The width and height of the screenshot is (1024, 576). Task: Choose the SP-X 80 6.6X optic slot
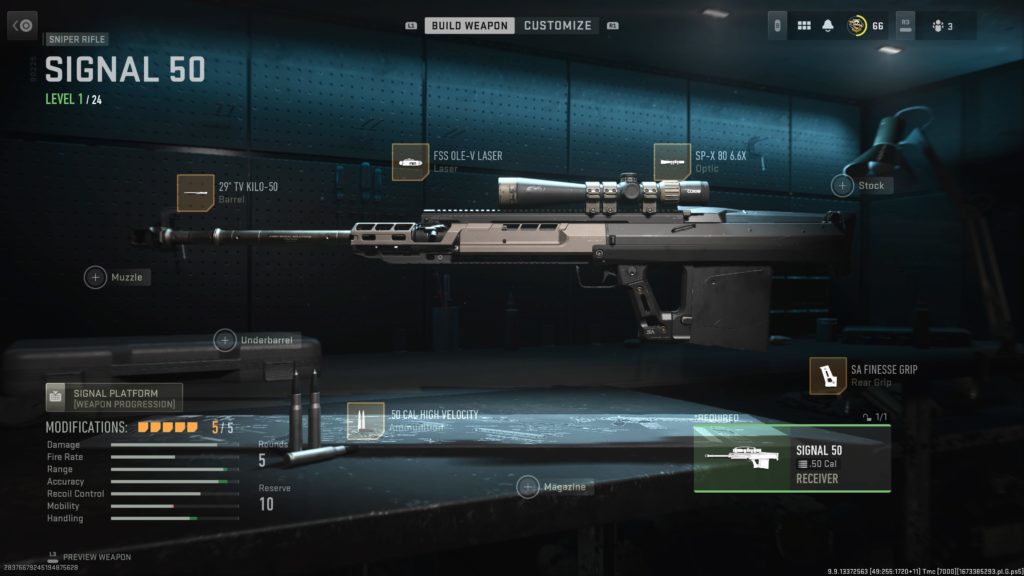(672, 162)
